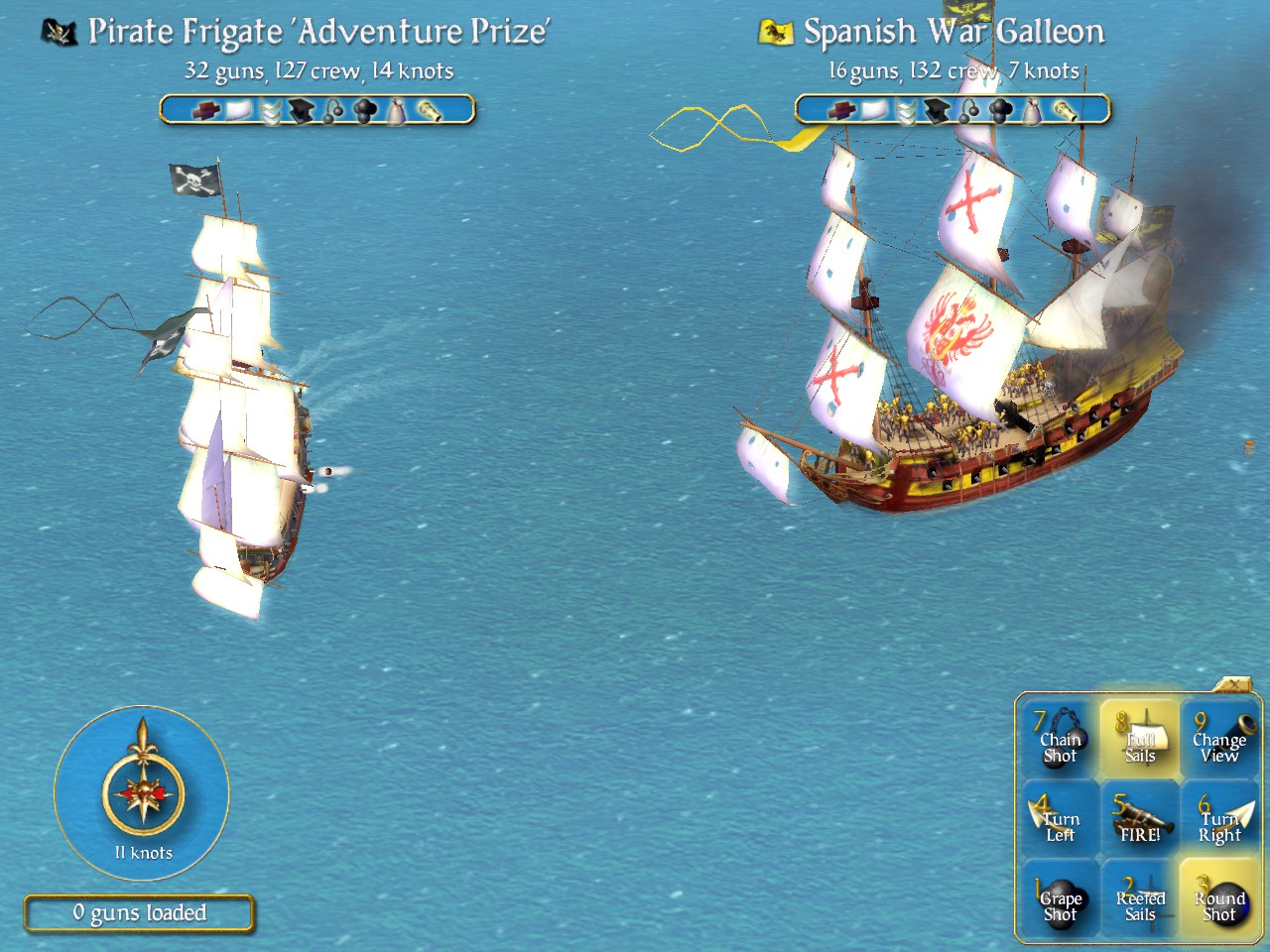Click the '0 guns loaded' indicator
1270x952 pixels.
(139, 913)
